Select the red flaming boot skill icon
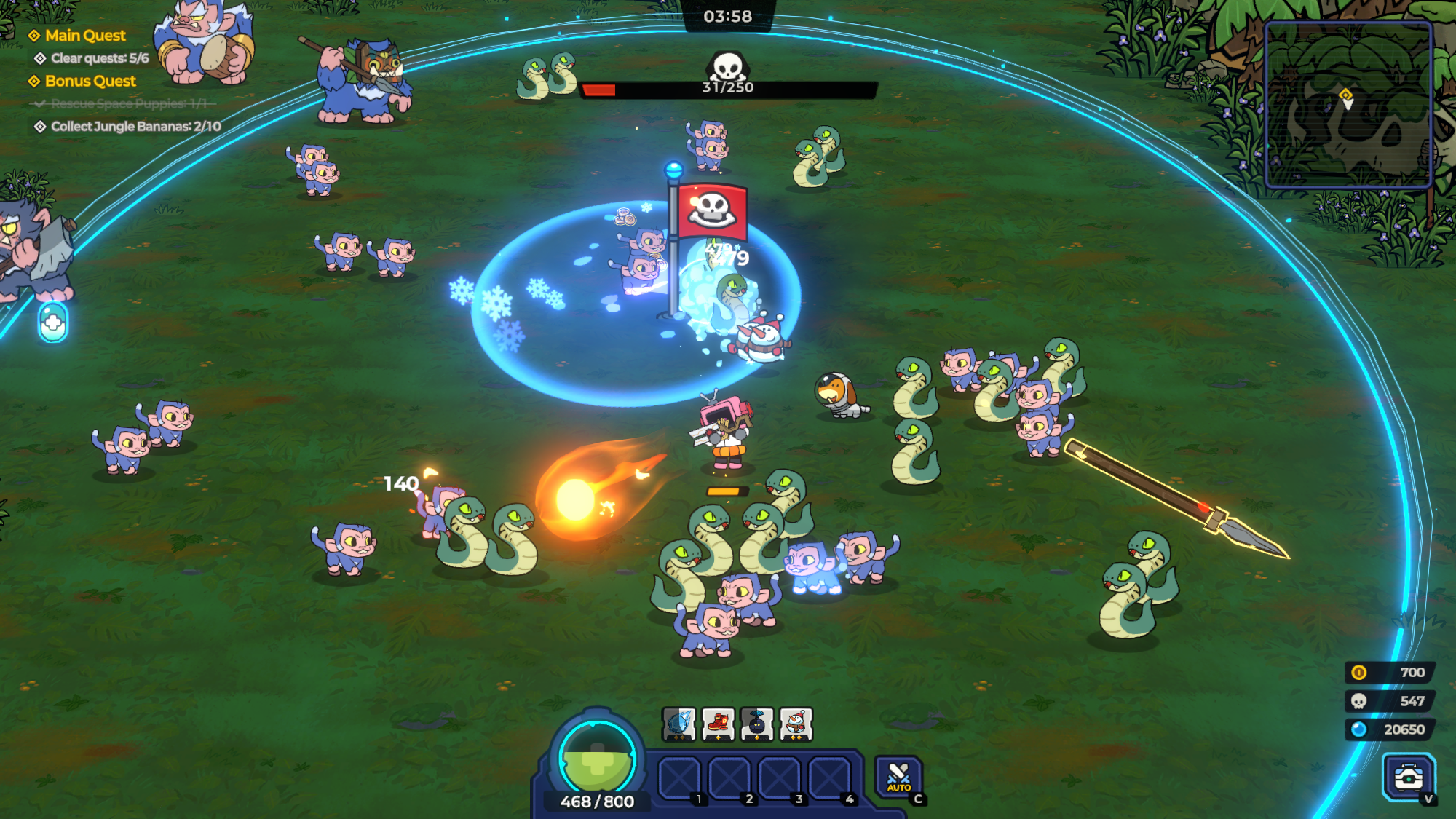 point(718,724)
